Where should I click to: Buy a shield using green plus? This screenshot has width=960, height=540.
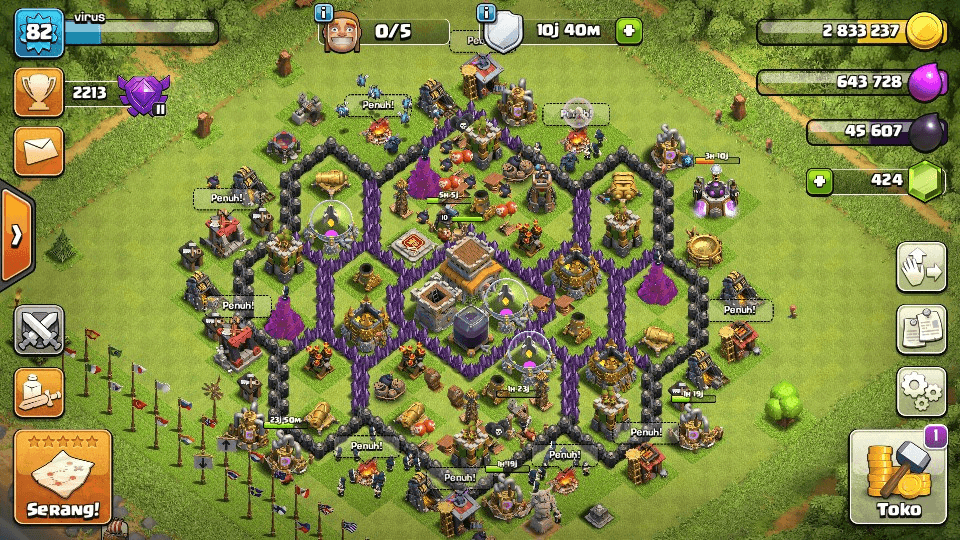coord(628,31)
